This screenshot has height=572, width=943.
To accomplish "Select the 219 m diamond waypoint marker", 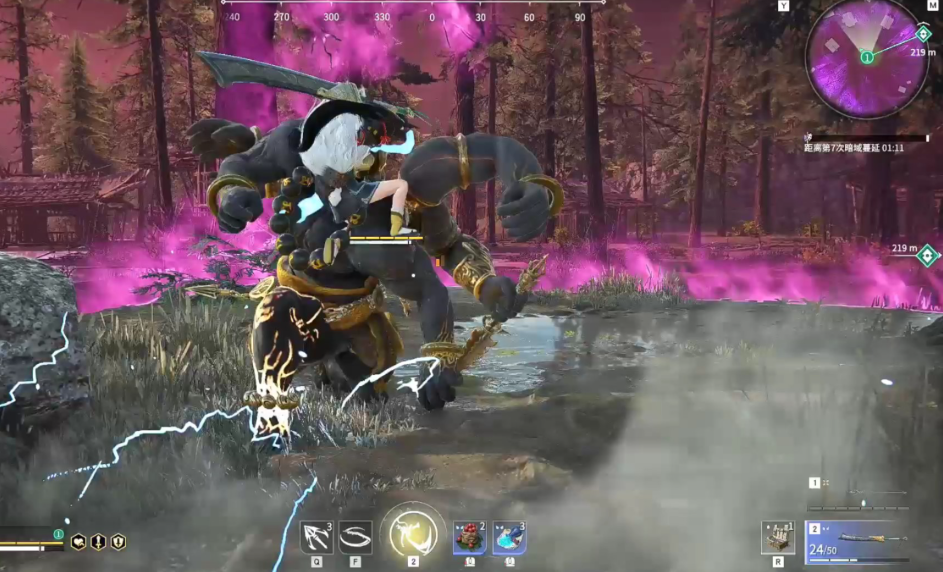I will (x=928, y=254).
